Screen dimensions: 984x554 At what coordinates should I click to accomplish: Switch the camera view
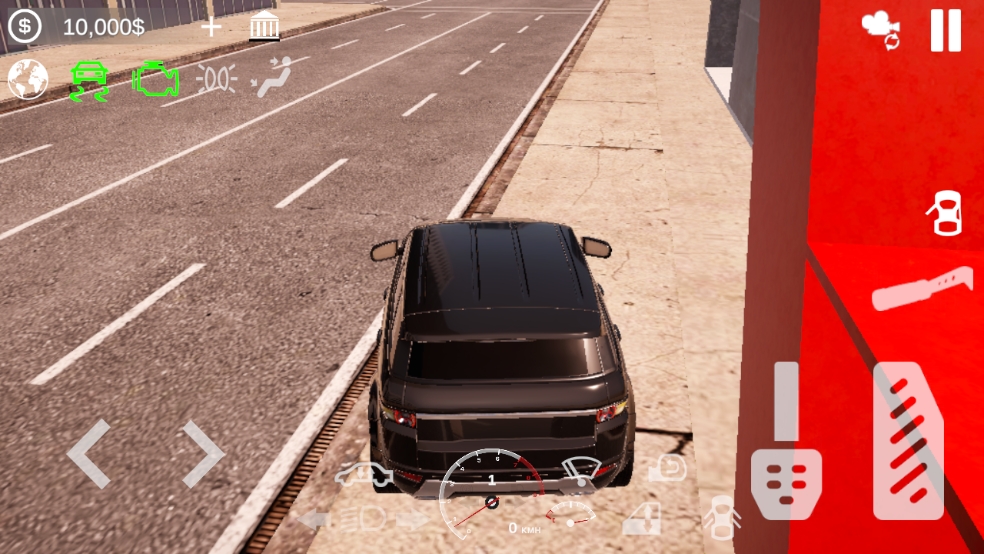(x=881, y=29)
